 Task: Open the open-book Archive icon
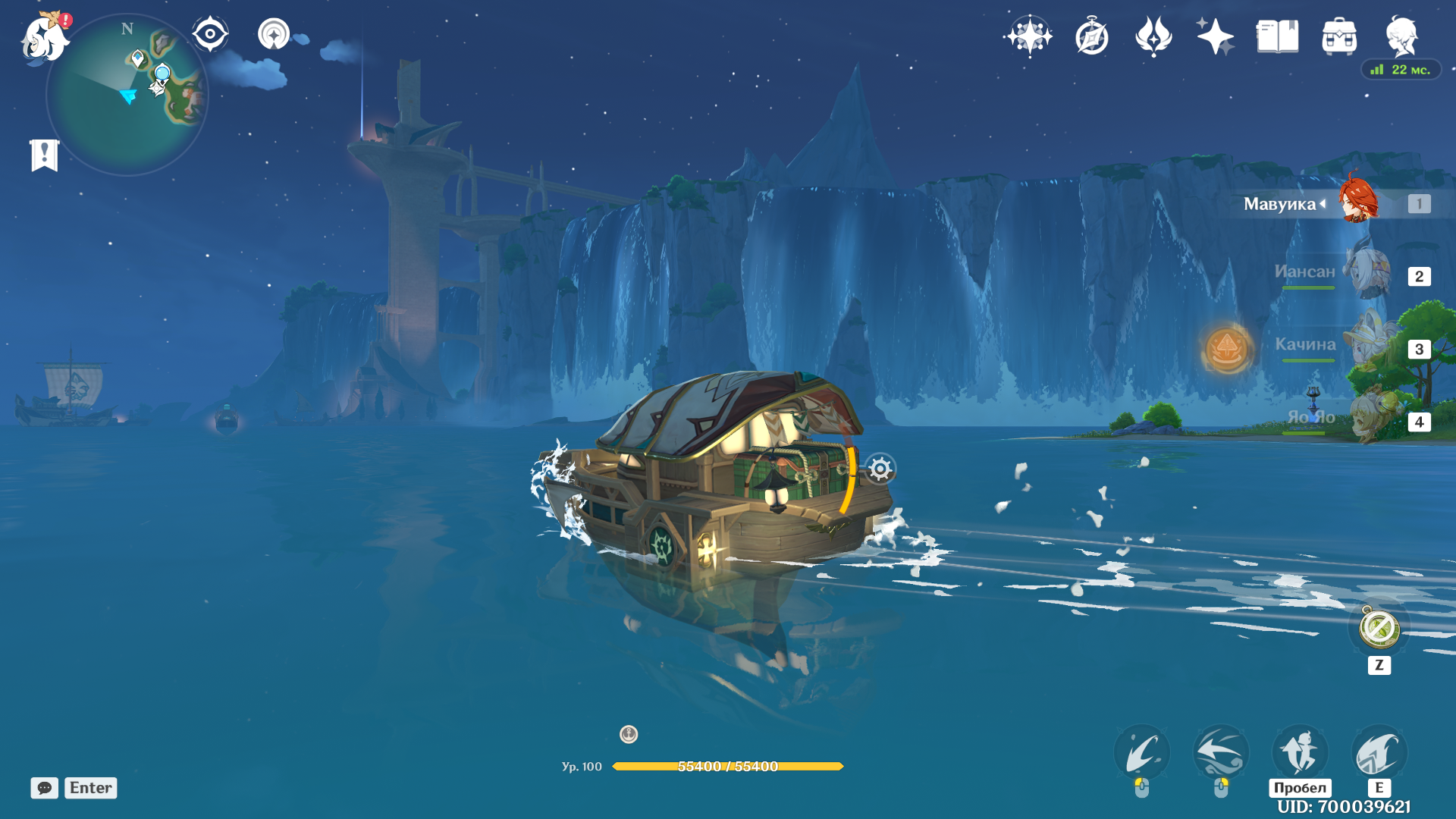tap(1277, 36)
